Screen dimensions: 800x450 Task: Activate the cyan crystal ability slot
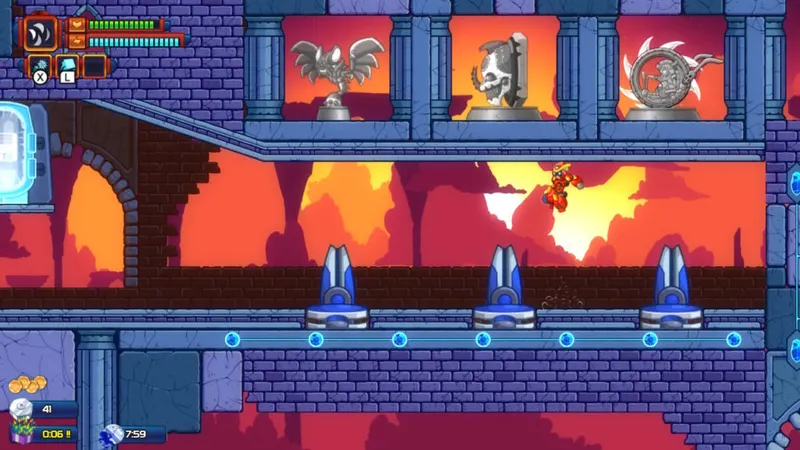pyautogui.click(x=67, y=66)
